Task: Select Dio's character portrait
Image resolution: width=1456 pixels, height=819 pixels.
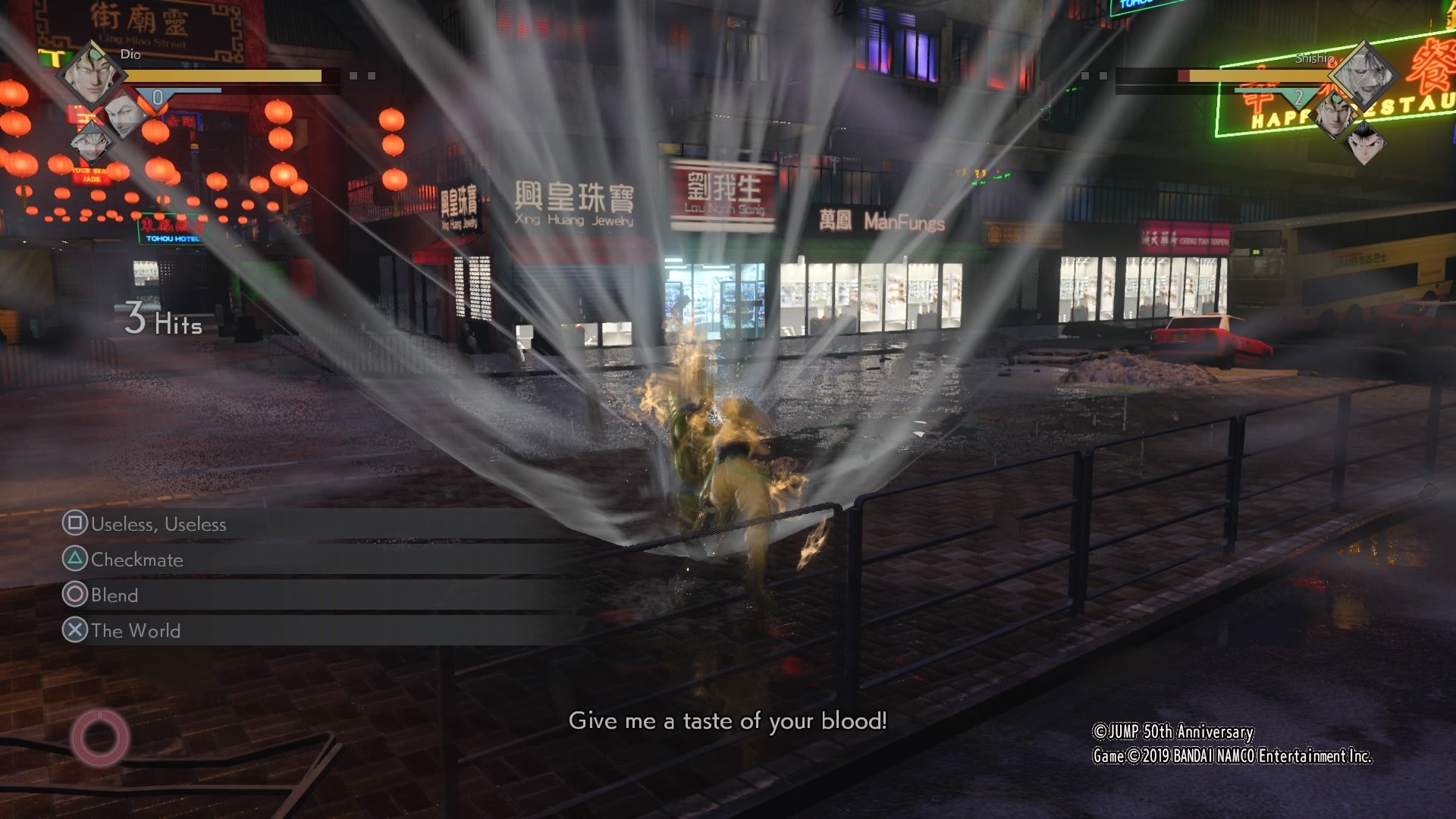Action: 93,77
